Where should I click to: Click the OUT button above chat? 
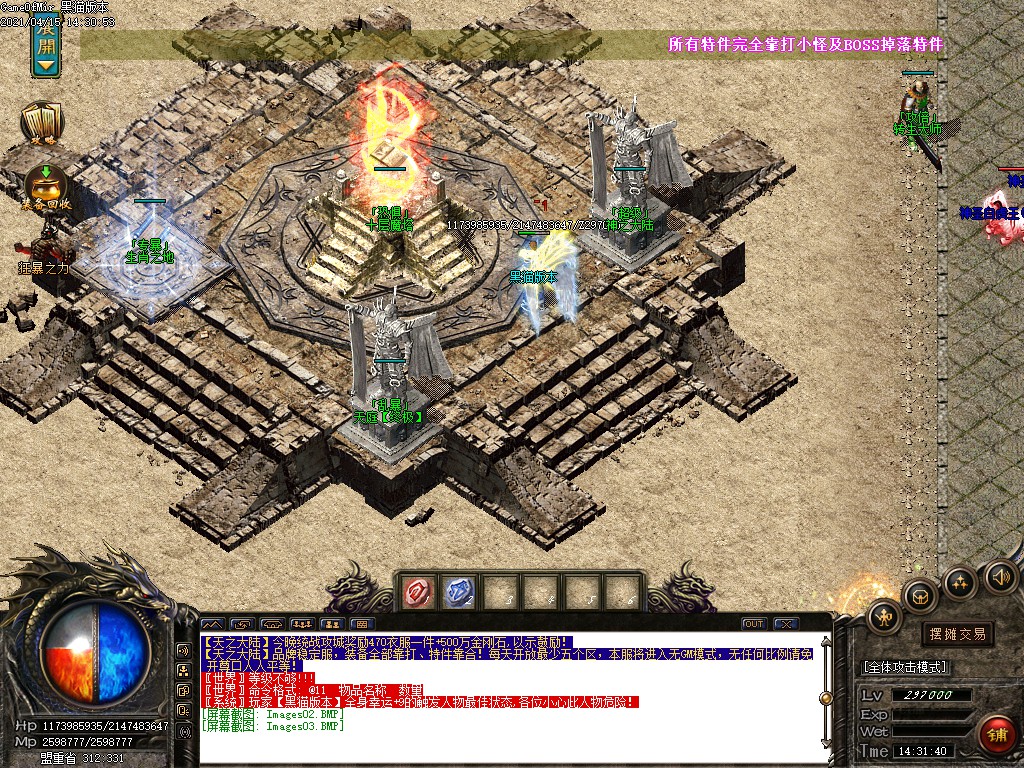pos(754,623)
